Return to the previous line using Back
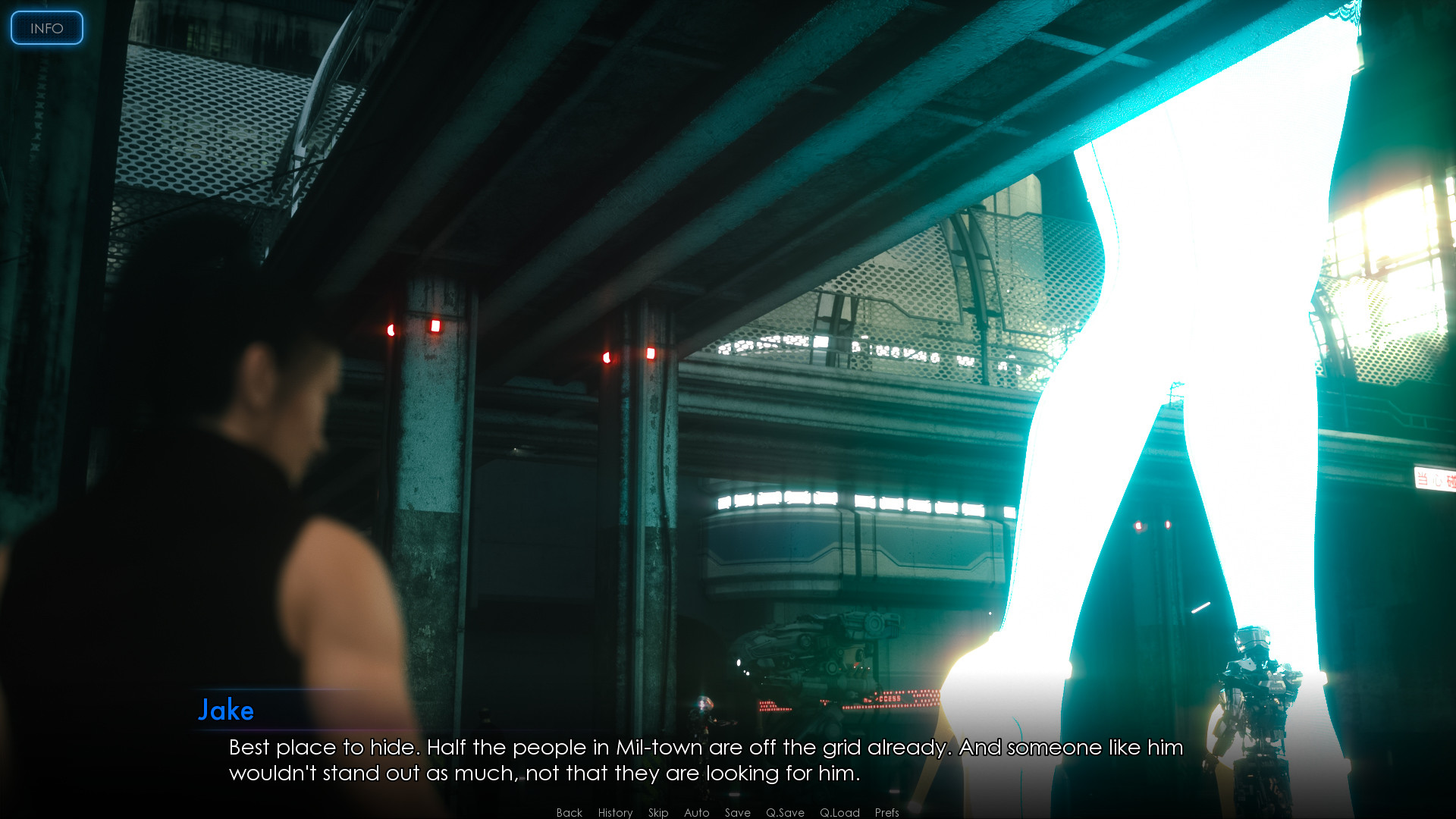 point(568,812)
